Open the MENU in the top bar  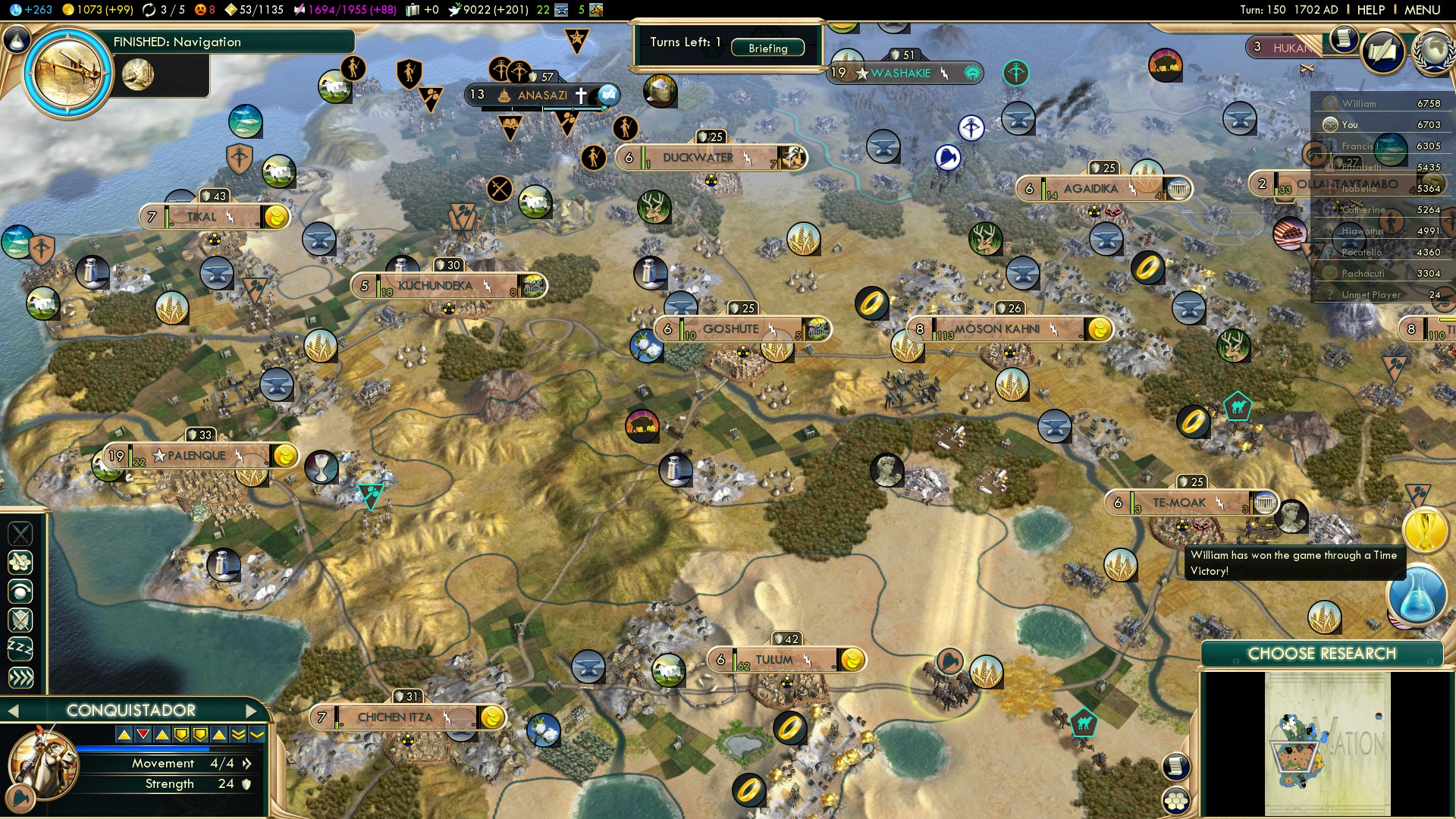[1422, 10]
